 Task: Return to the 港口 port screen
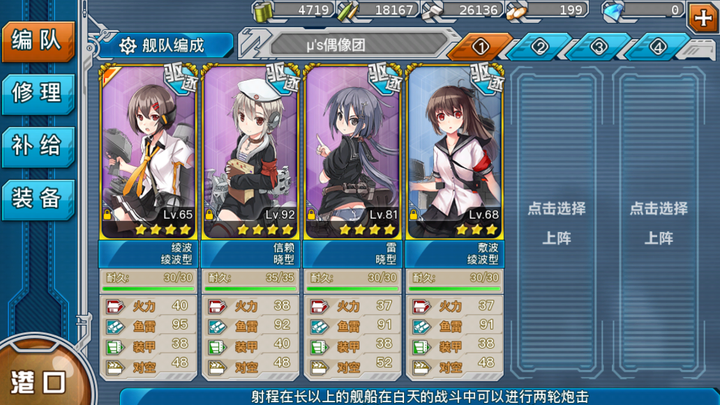point(38,381)
